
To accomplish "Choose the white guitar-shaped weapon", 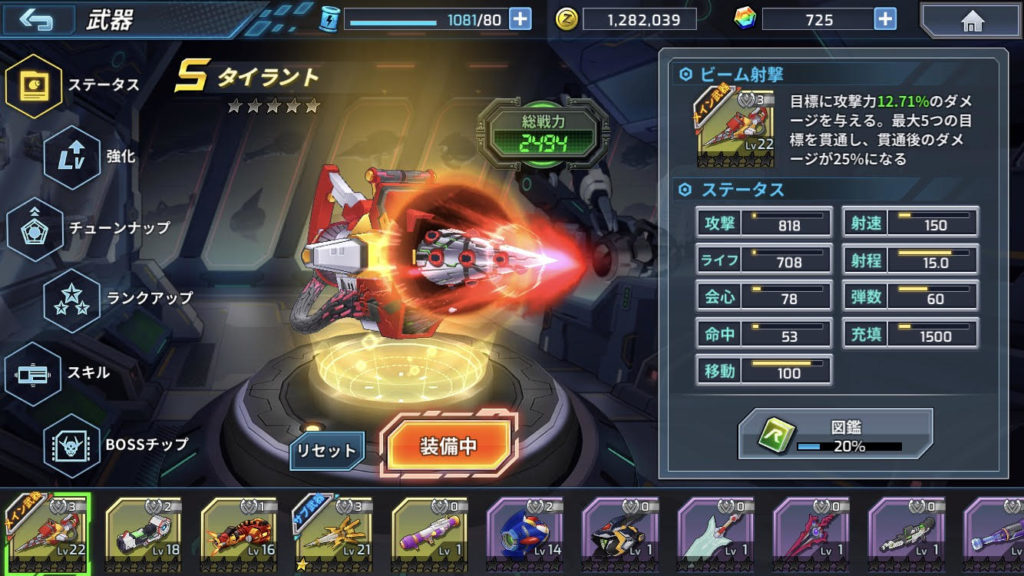I will click(x=716, y=535).
